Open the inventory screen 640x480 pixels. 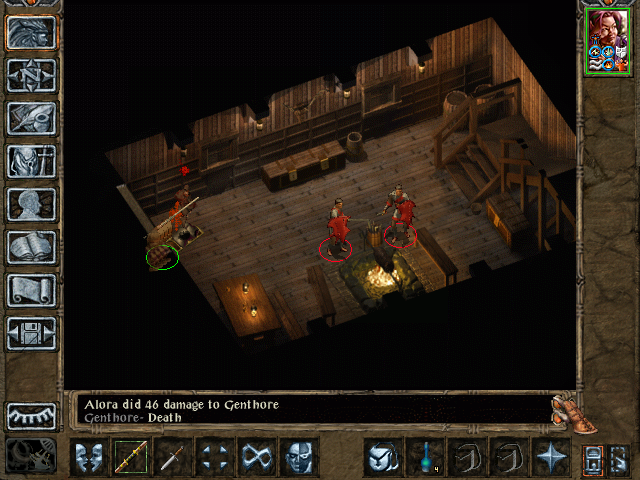click(x=31, y=161)
